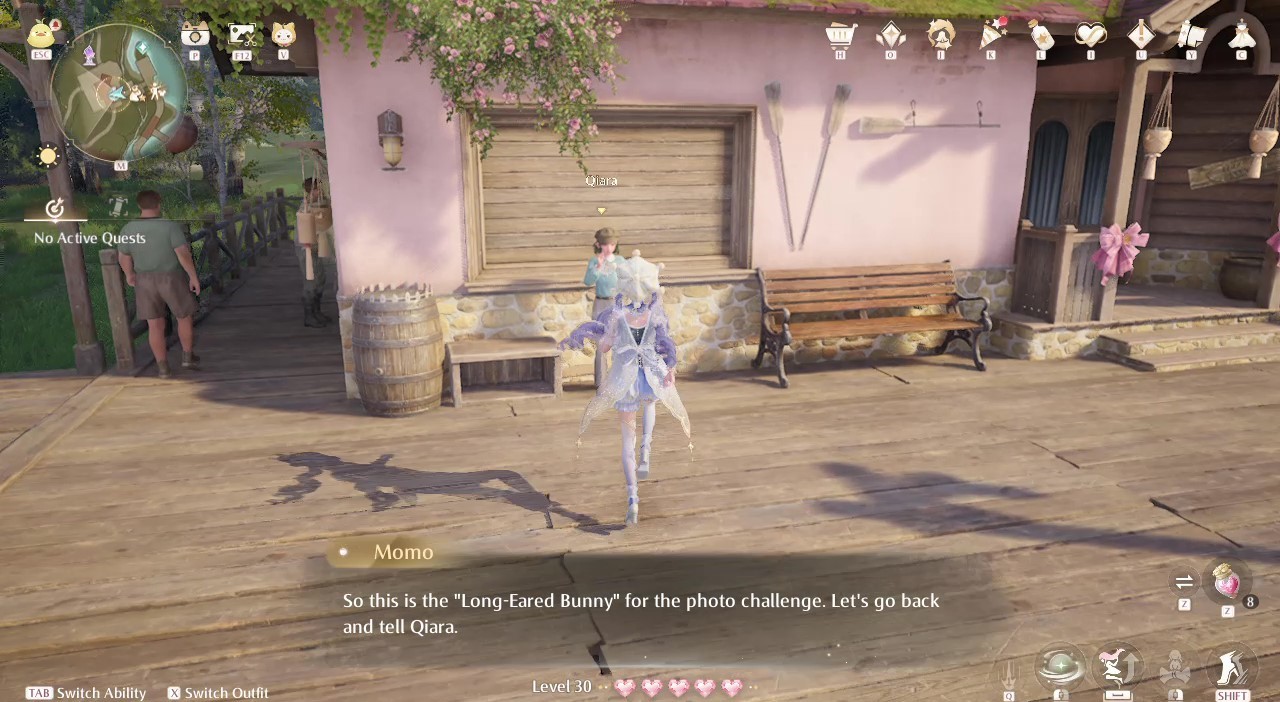
Task: Open the camera photo mode icon
Action: tap(195, 36)
